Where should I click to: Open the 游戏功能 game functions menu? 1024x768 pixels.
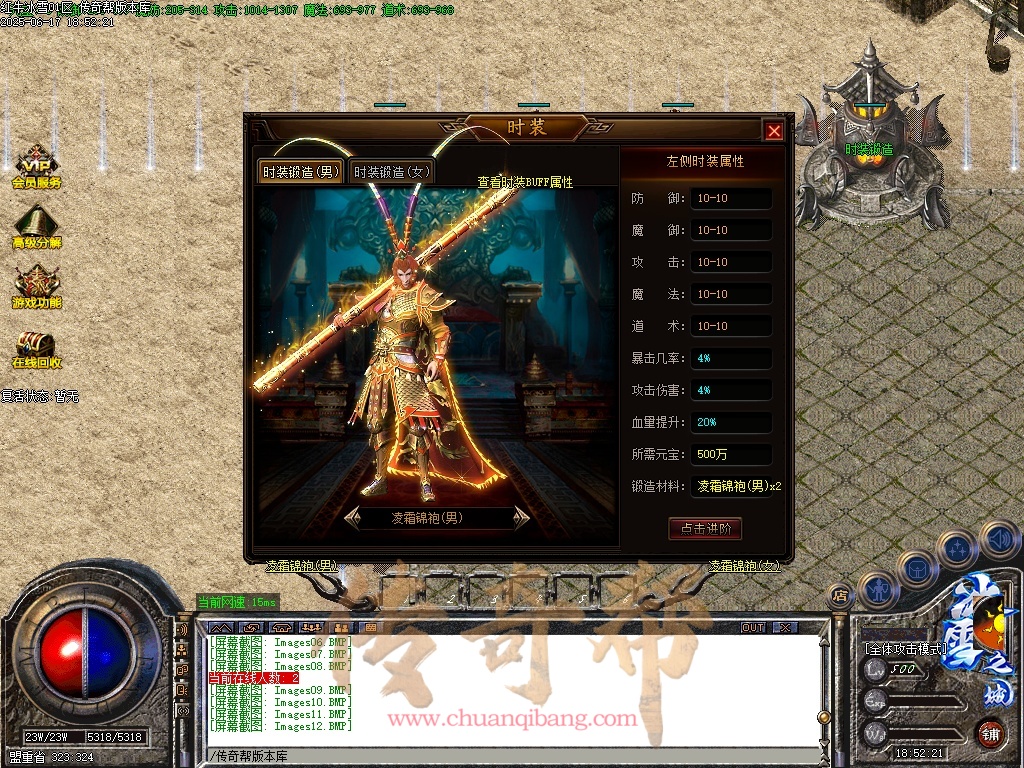(37, 288)
